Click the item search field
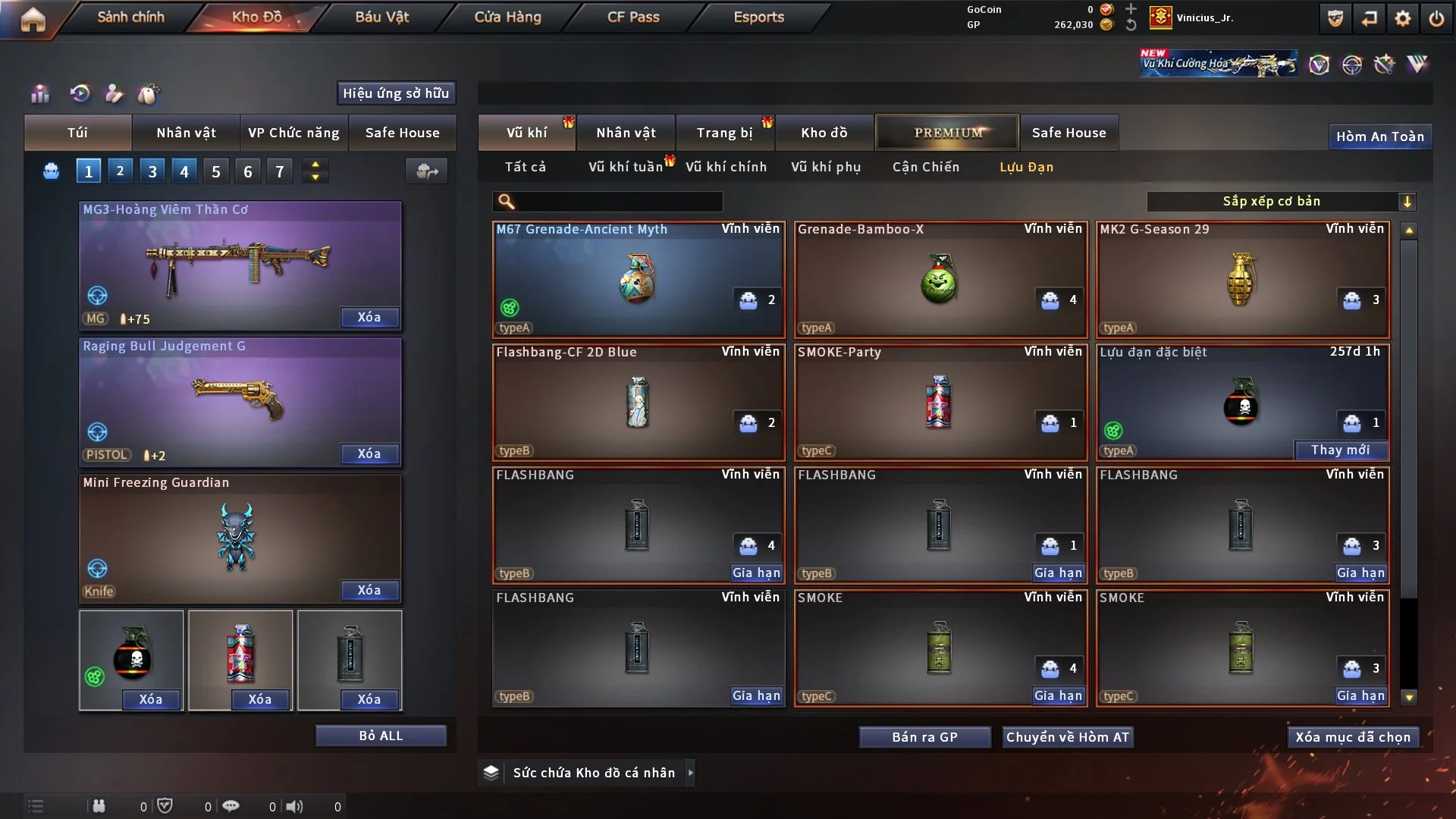The height and width of the screenshot is (819, 1456). coord(618,201)
